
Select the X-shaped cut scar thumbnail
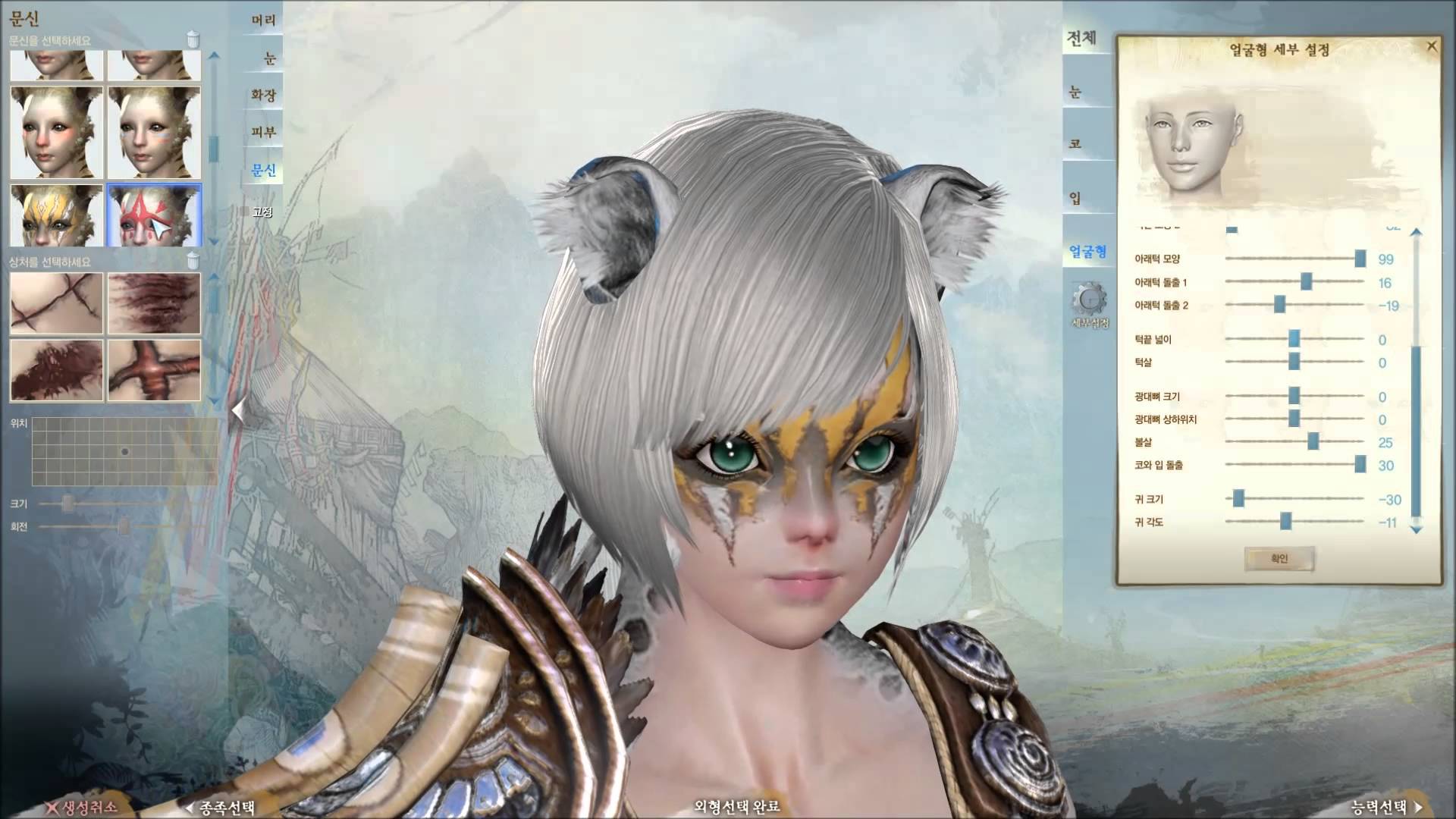[56, 303]
